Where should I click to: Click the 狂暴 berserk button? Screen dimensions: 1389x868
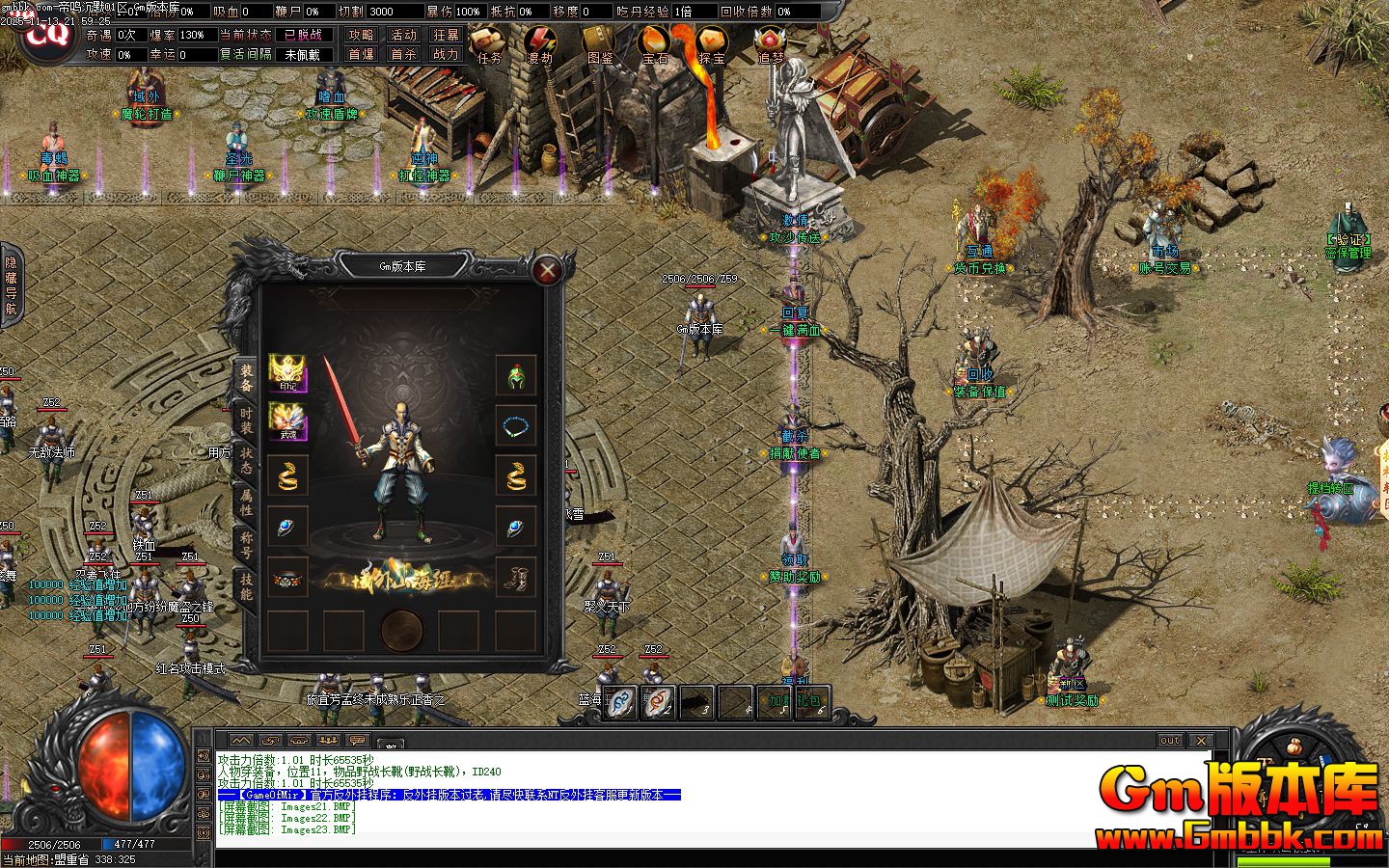click(x=446, y=35)
